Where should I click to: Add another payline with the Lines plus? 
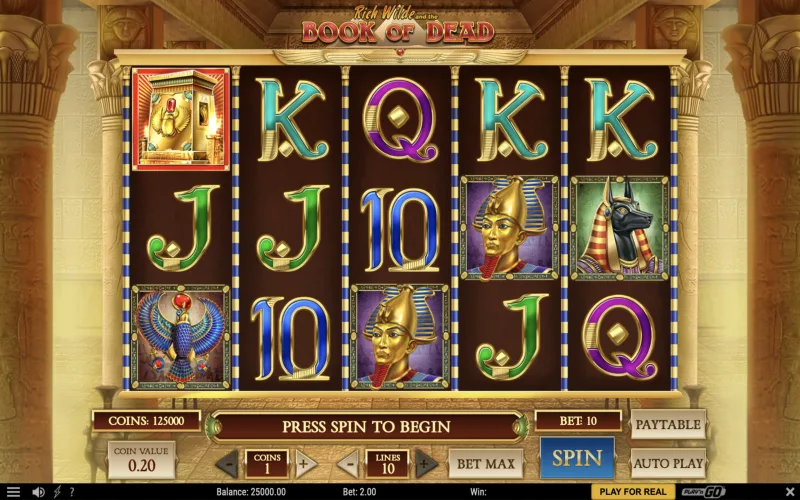(426, 464)
